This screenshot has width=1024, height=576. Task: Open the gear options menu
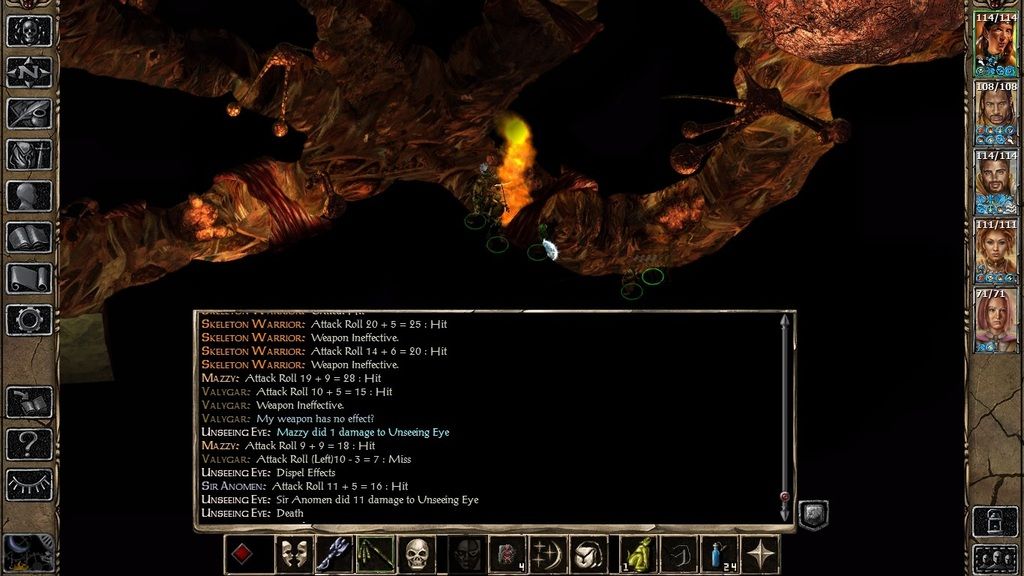pyautogui.click(x=29, y=319)
